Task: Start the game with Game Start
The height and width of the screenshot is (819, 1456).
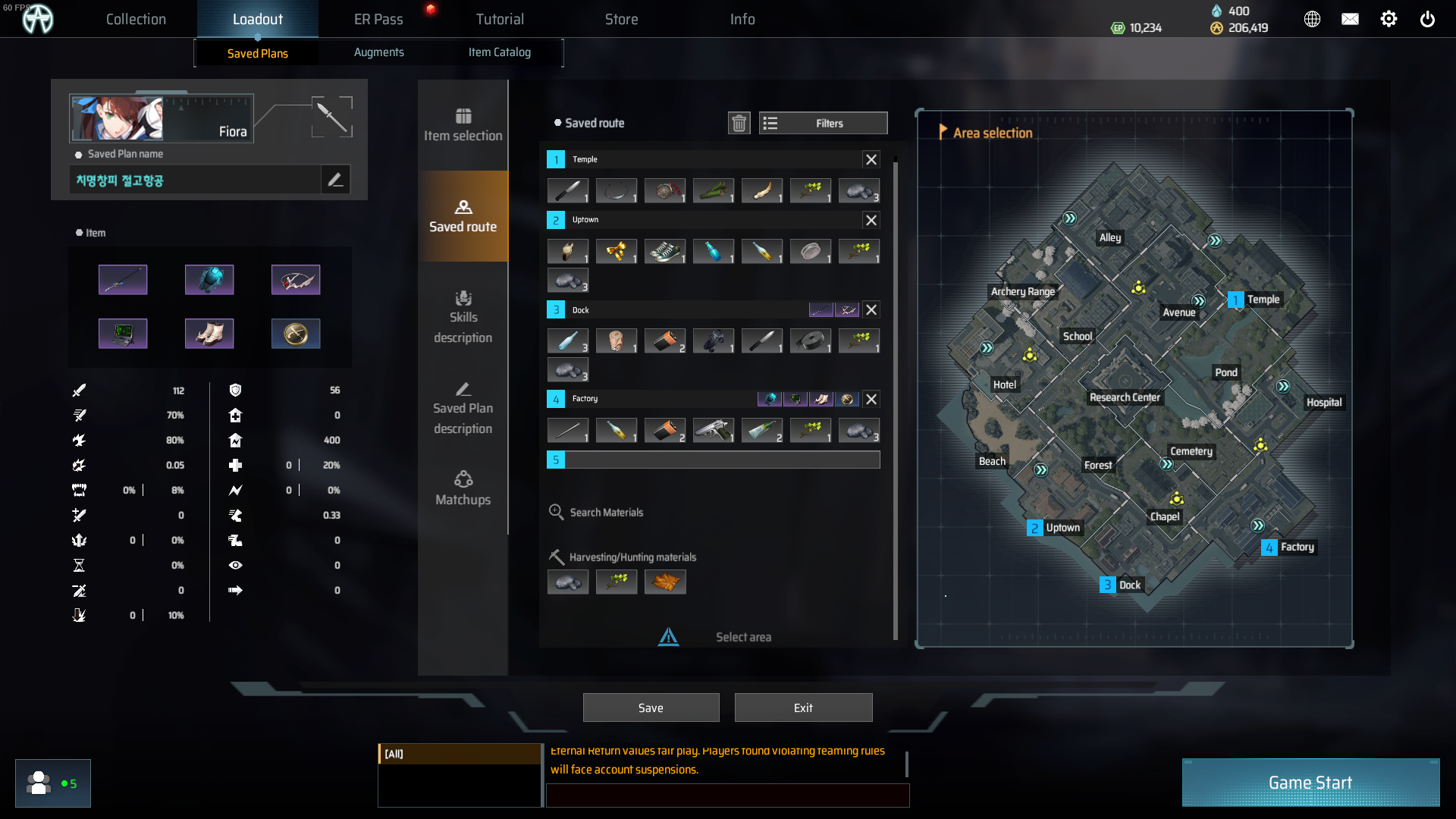Action: pyautogui.click(x=1310, y=783)
